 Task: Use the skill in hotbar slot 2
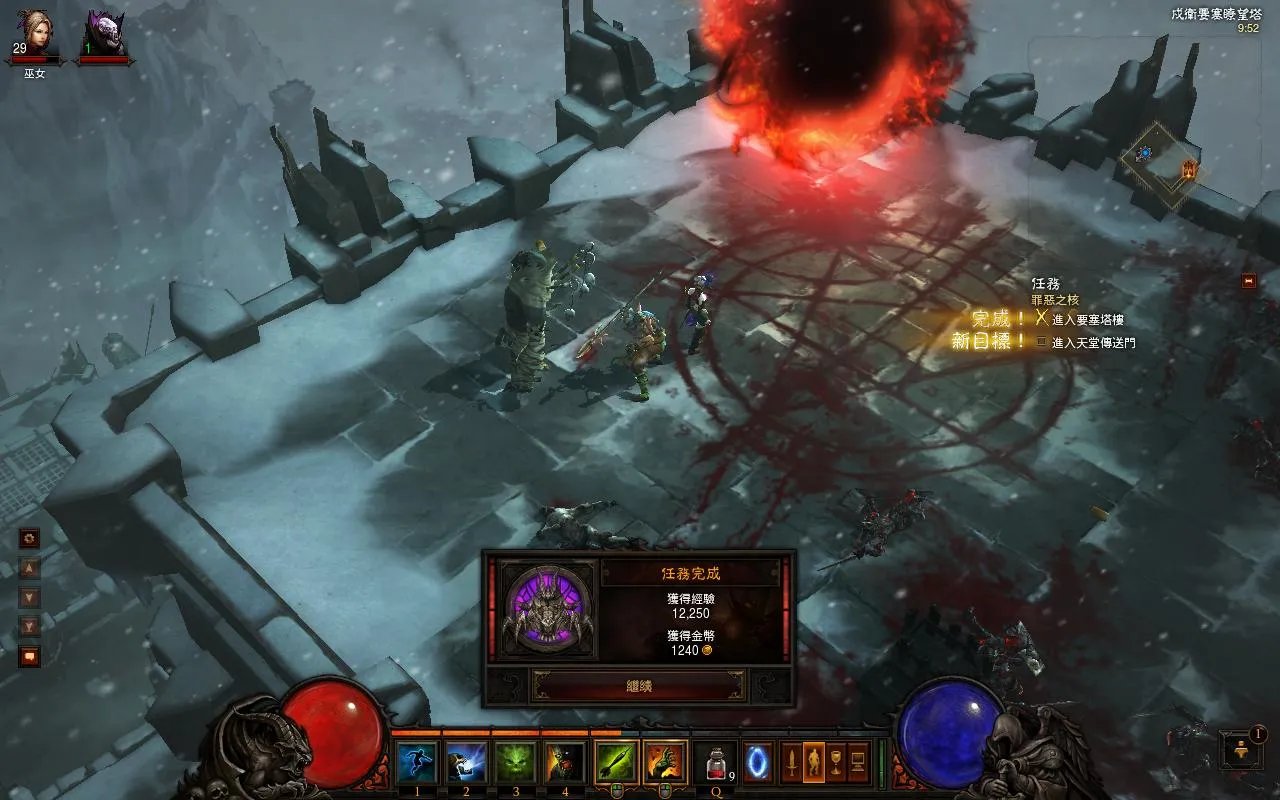(466, 763)
